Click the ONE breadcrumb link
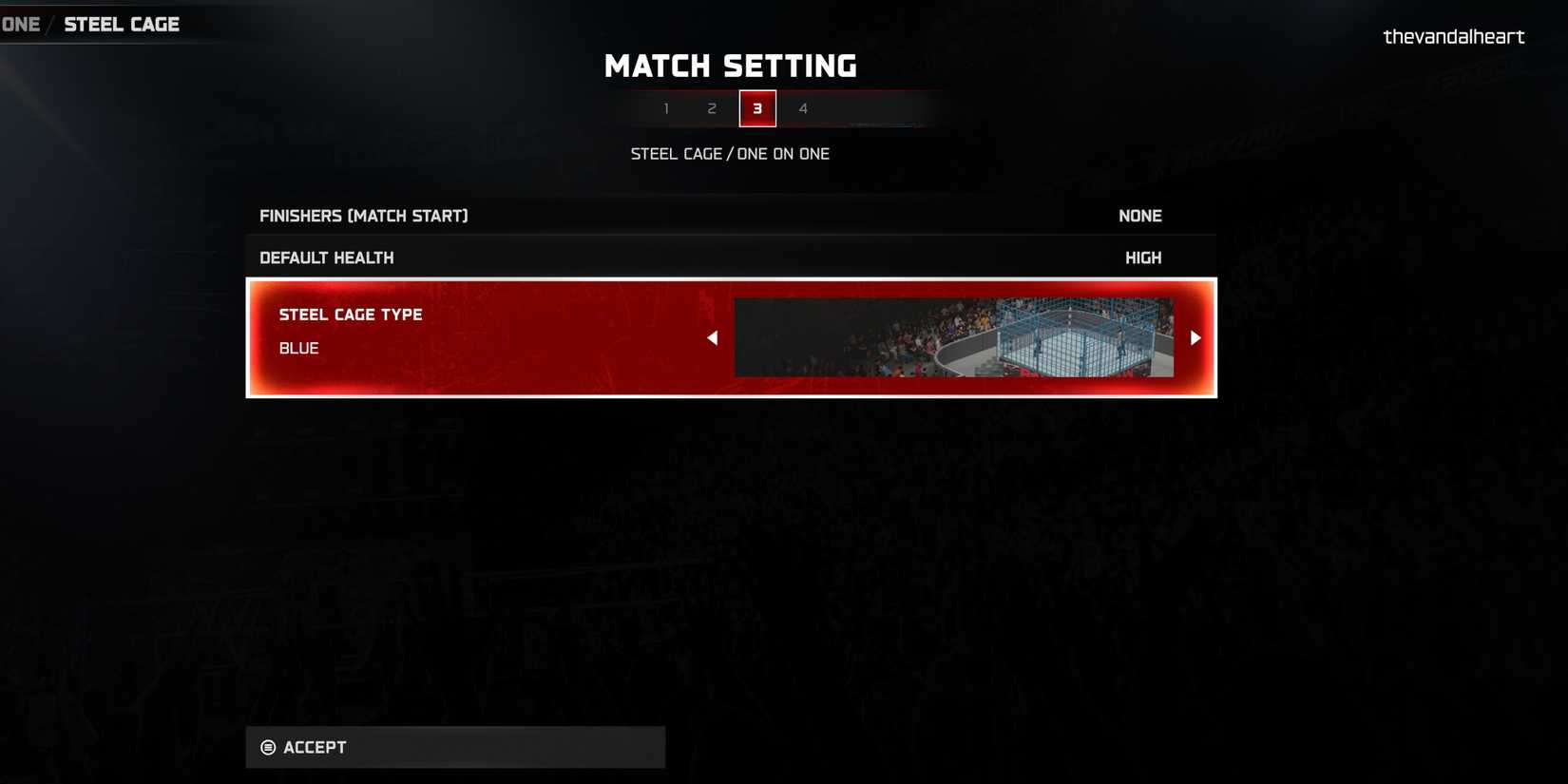The image size is (1568, 784). [x=20, y=23]
